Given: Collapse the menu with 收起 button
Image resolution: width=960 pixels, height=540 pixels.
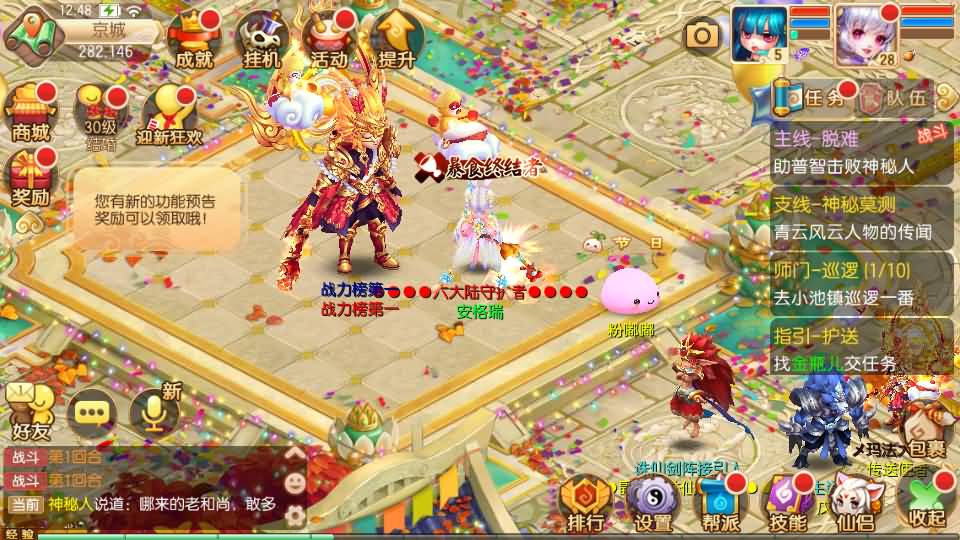Looking at the screenshot, I should point(924,500).
